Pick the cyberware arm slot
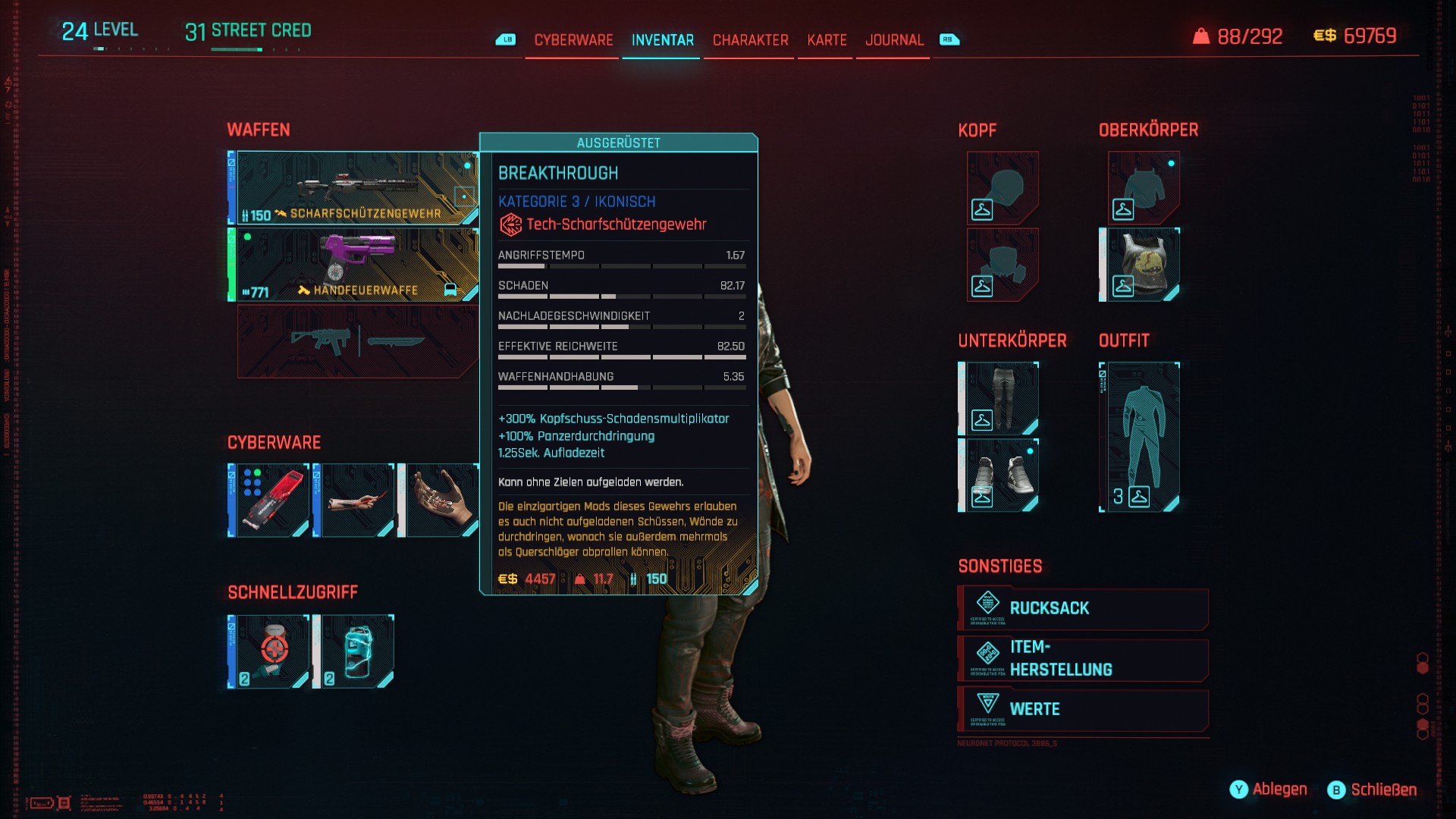The image size is (1456, 819). tap(354, 500)
